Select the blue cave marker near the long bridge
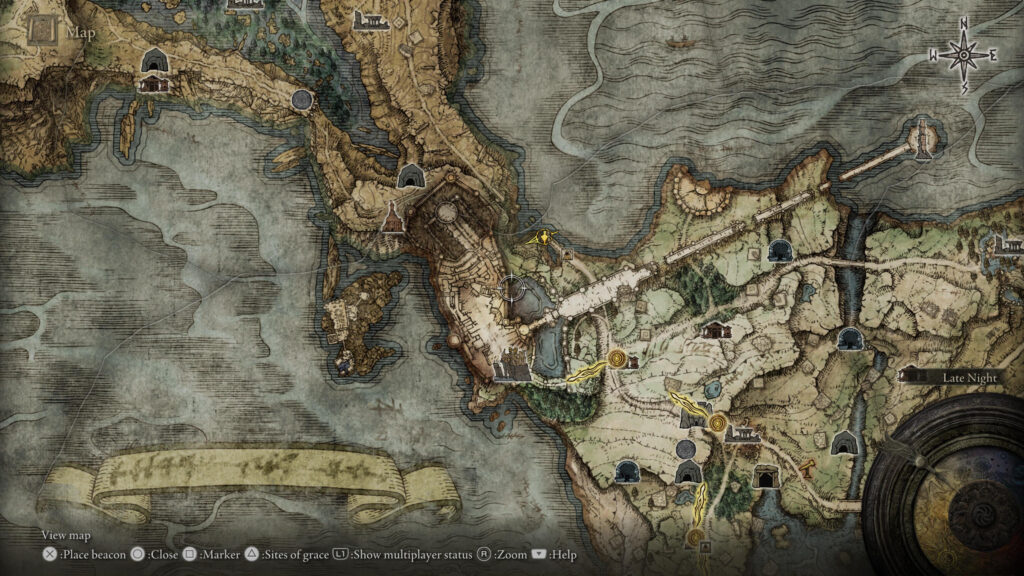The width and height of the screenshot is (1024, 576). tap(777, 251)
